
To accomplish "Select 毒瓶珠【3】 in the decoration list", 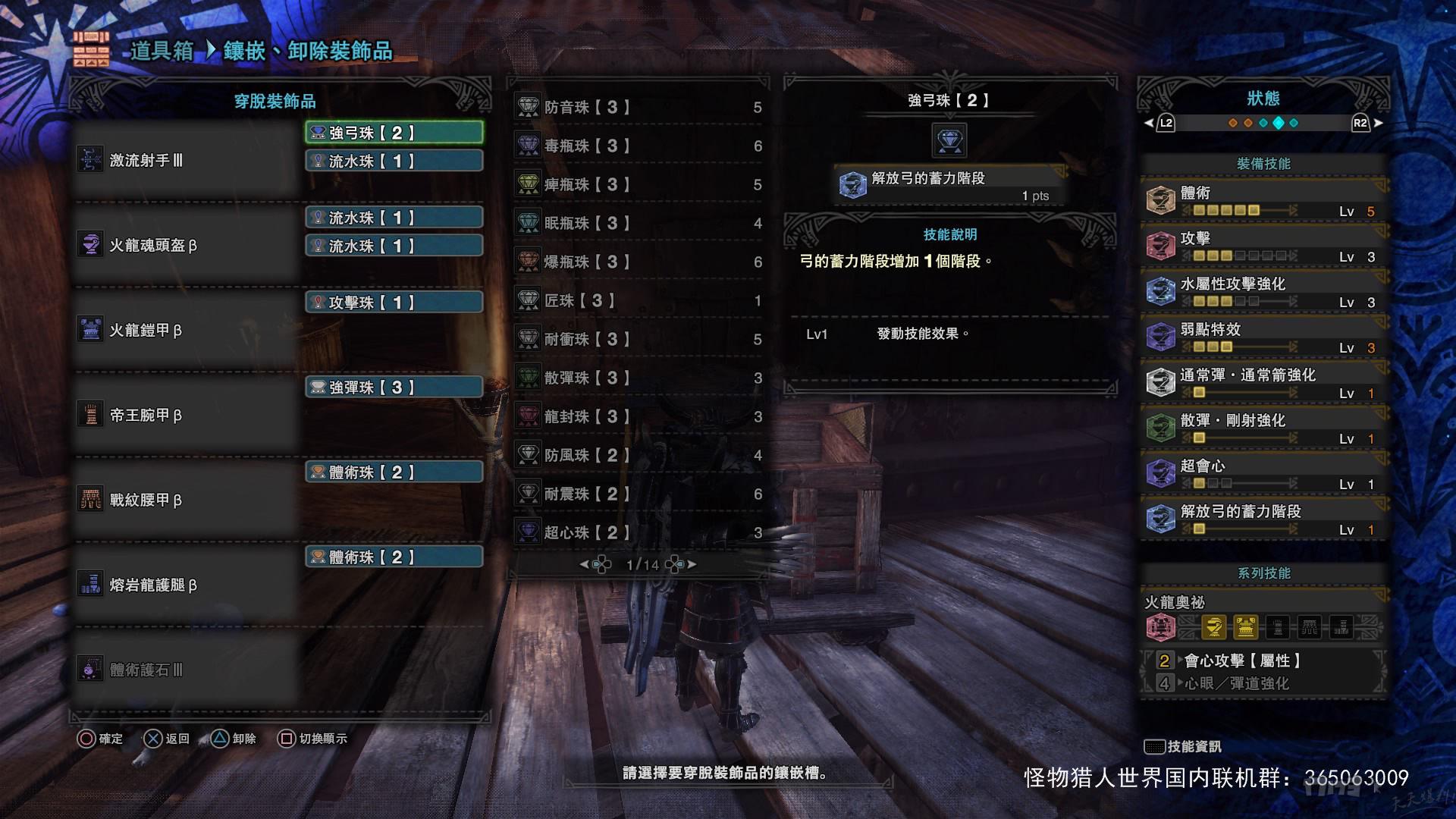I will point(639,146).
